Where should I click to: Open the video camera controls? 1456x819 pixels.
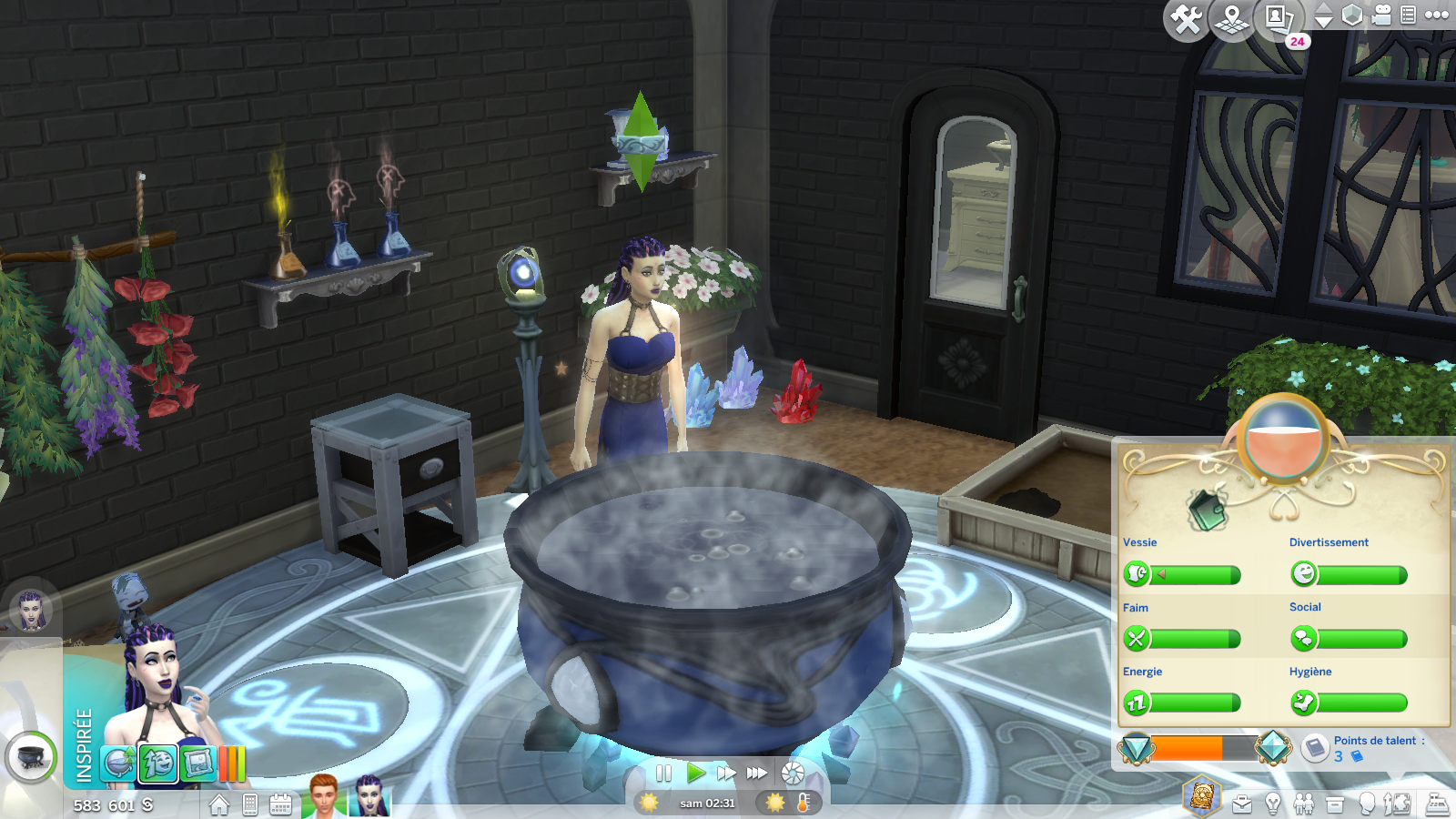coord(1381,15)
